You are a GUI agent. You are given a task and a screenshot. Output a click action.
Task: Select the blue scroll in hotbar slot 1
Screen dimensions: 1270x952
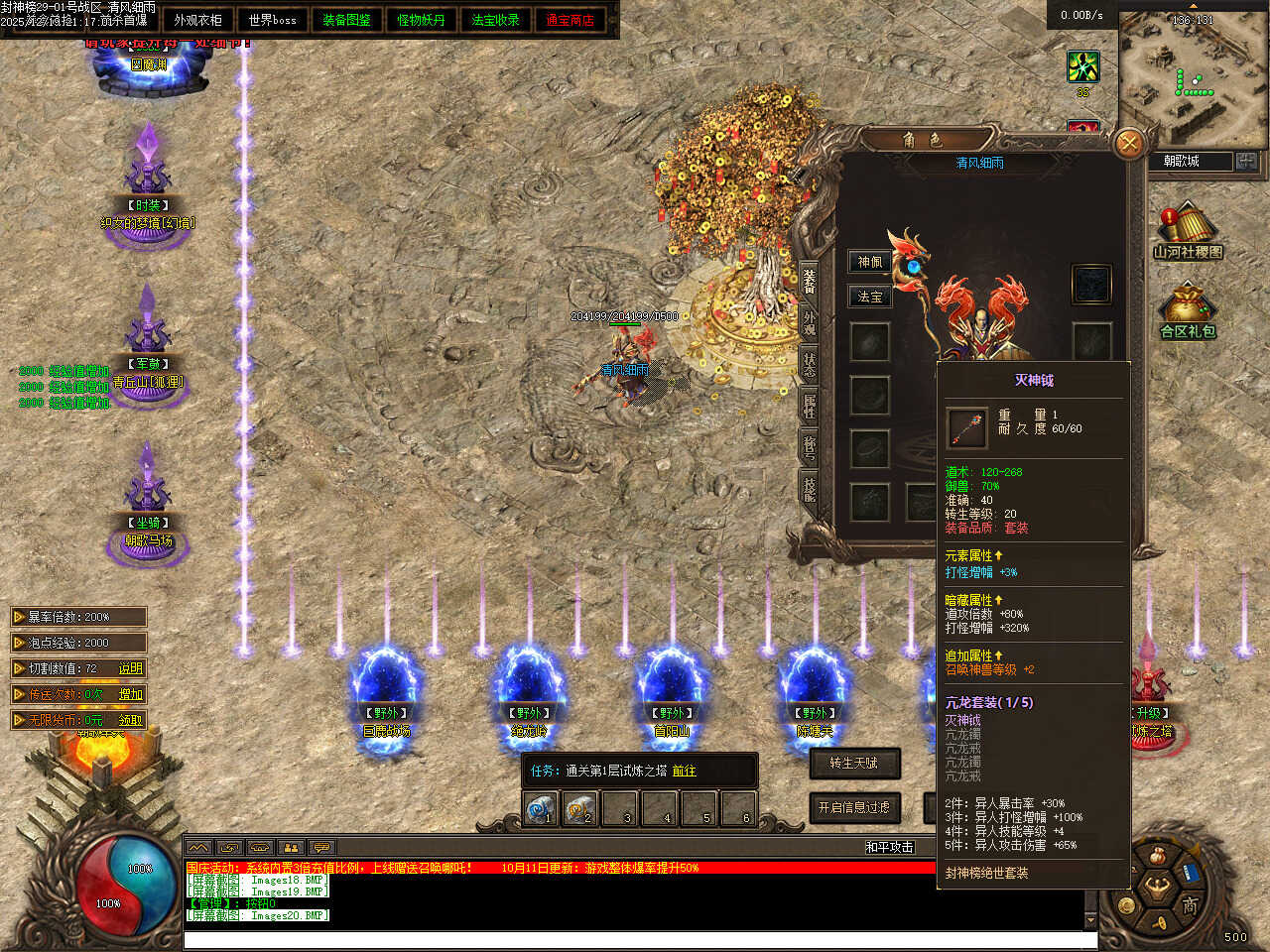click(x=540, y=808)
